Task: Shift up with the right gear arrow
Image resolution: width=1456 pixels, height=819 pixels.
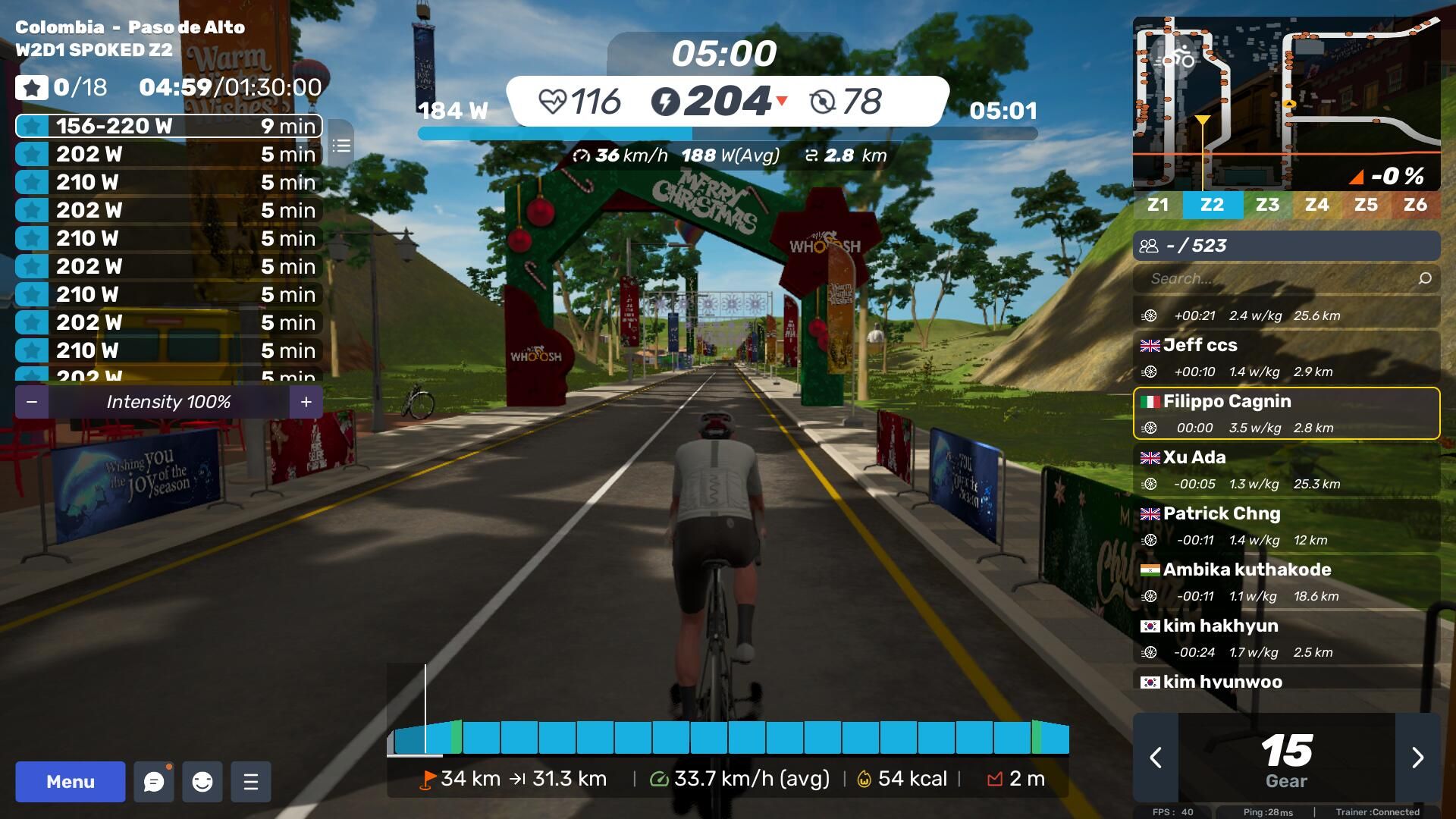Action: click(1417, 757)
